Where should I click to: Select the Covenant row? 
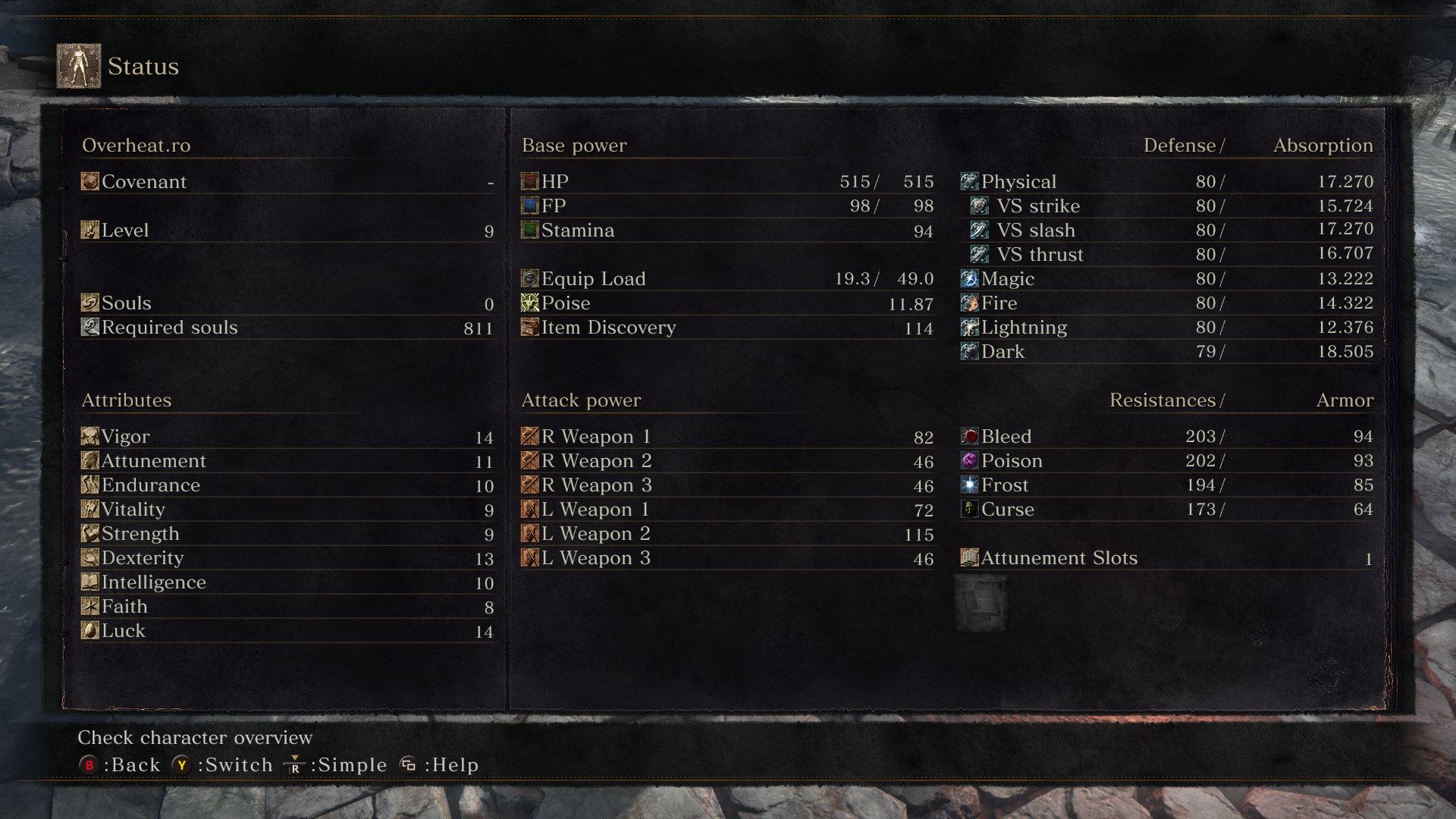(x=287, y=182)
